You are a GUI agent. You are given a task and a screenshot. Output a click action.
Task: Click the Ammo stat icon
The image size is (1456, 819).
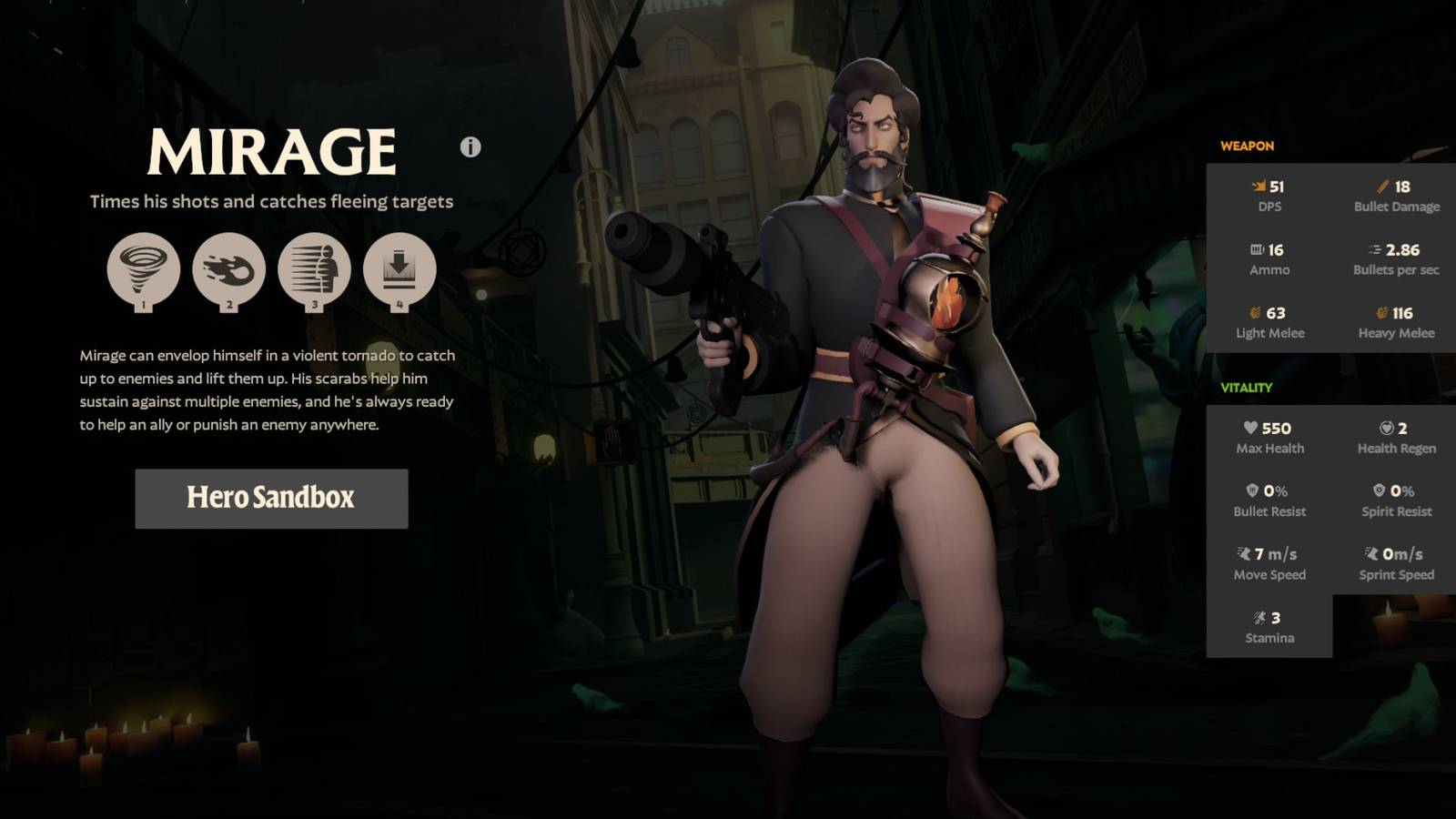pyautogui.click(x=1256, y=248)
